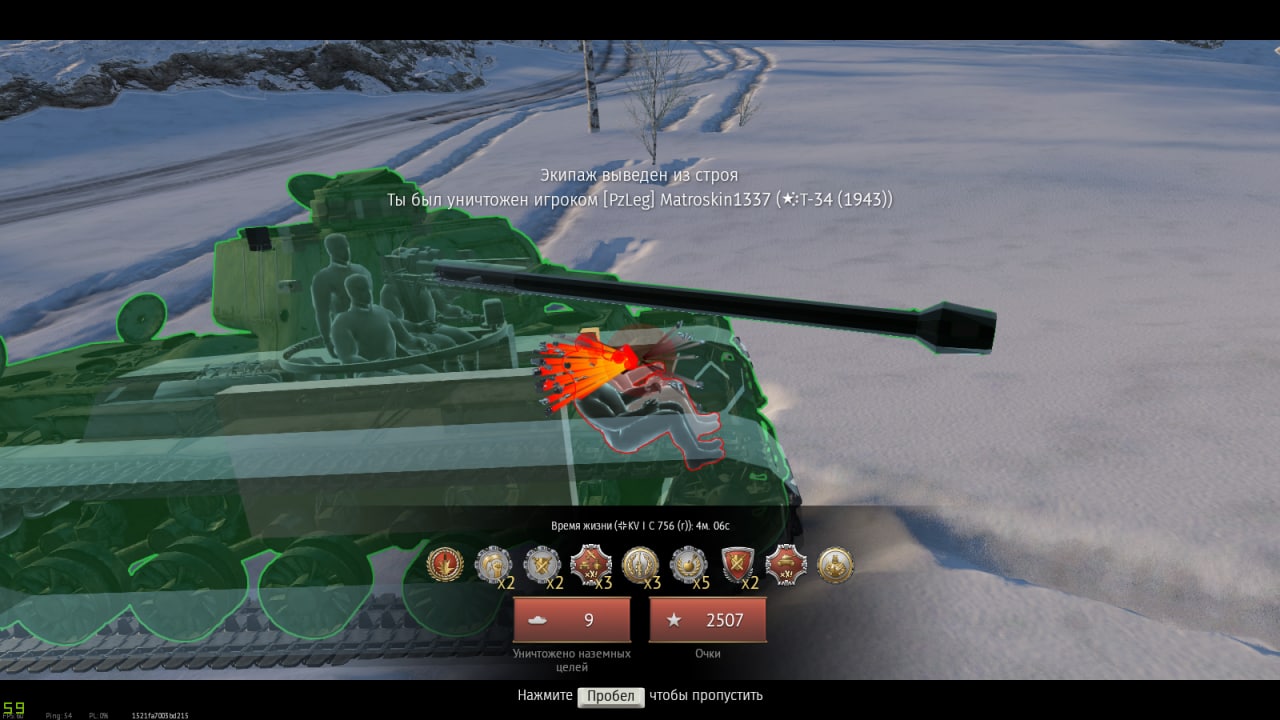Select the red shield crossed-swords medal
Image resolution: width=1280 pixels, height=720 pixels.
coord(738,565)
